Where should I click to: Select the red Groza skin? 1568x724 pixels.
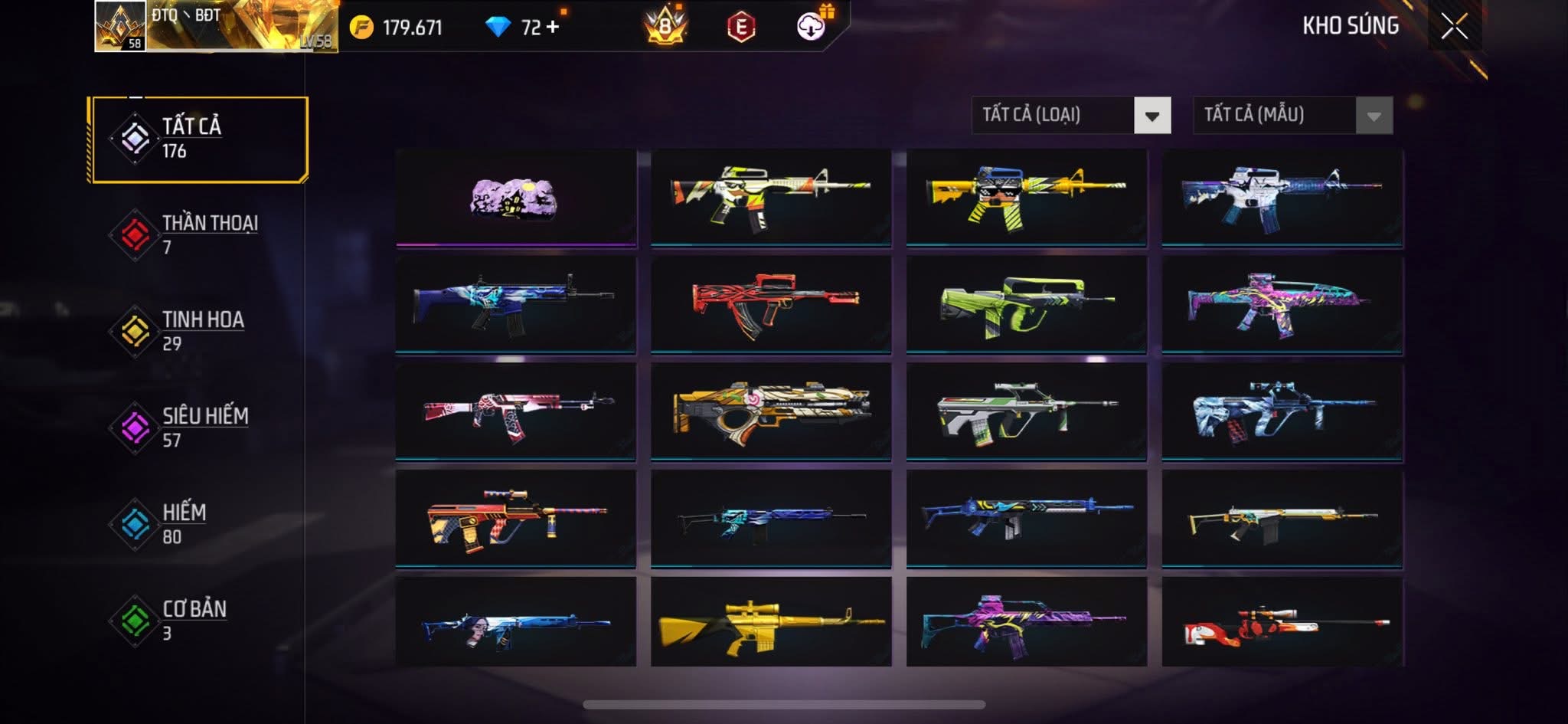pos(770,305)
